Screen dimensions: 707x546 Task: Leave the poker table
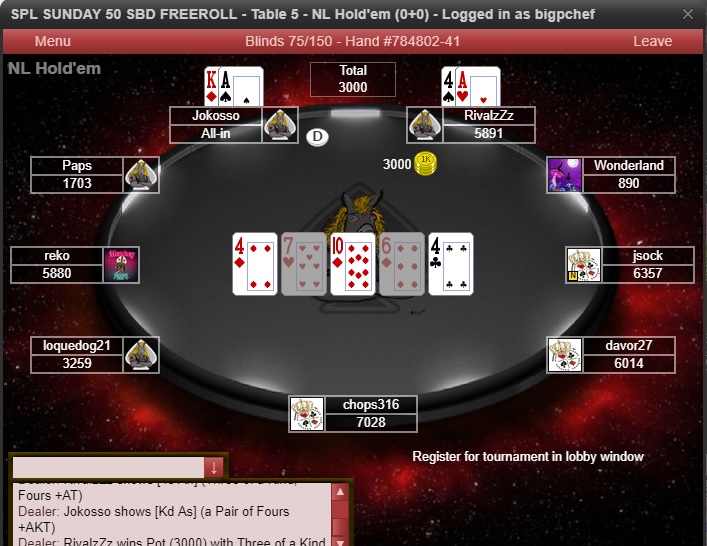(x=652, y=41)
